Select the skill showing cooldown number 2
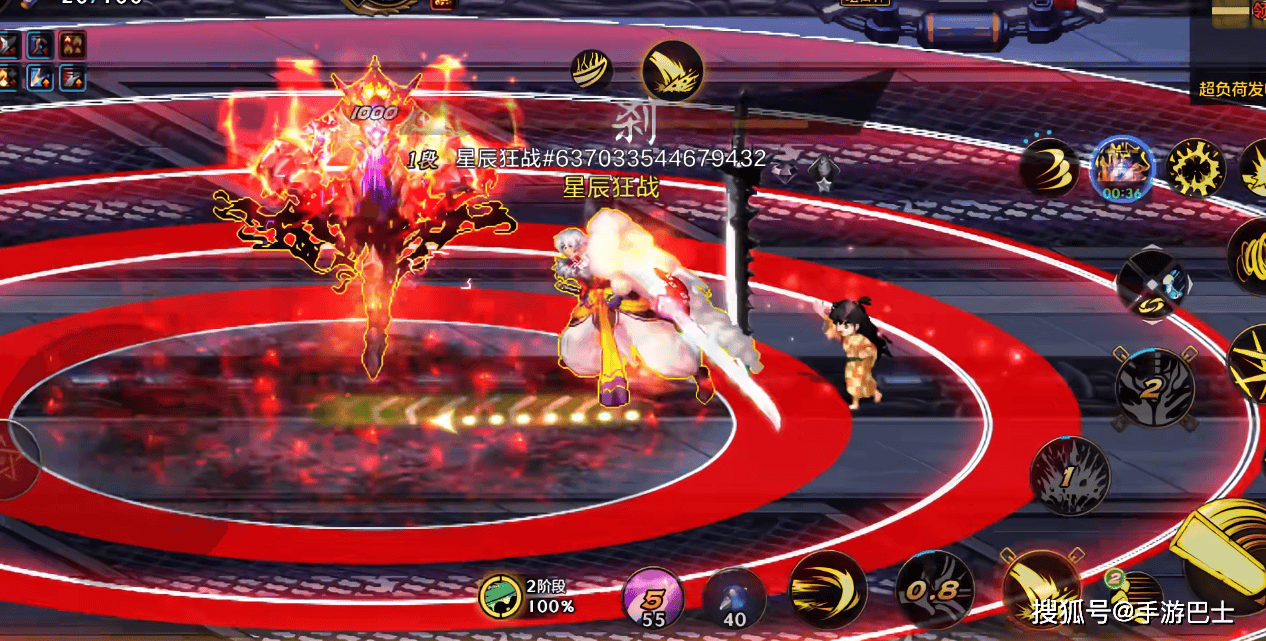The width and height of the screenshot is (1266, 641). pyautogui.click(x=1154, y=388)
